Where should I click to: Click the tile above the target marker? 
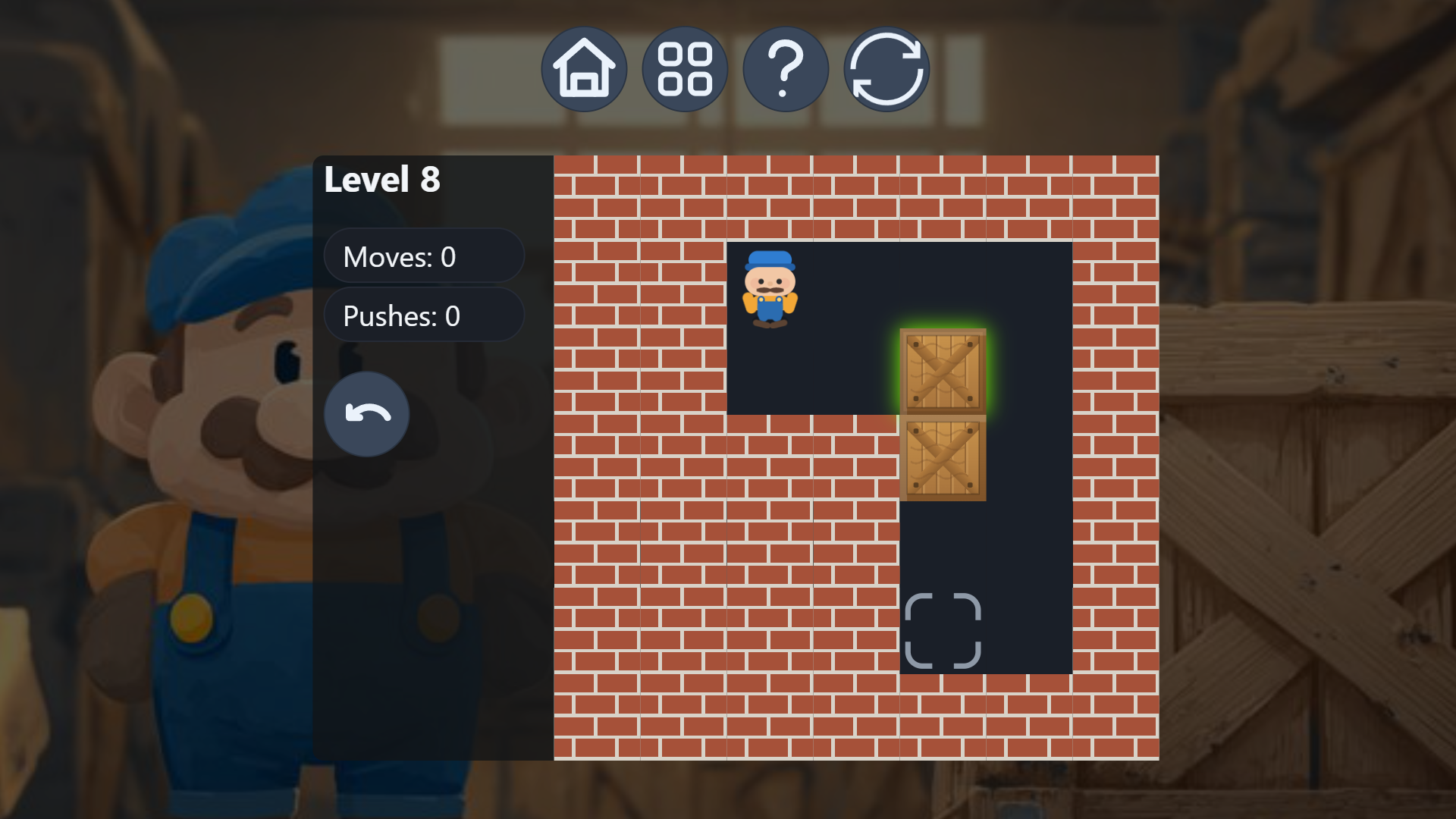pyautogui.click(x=942, y=546)
